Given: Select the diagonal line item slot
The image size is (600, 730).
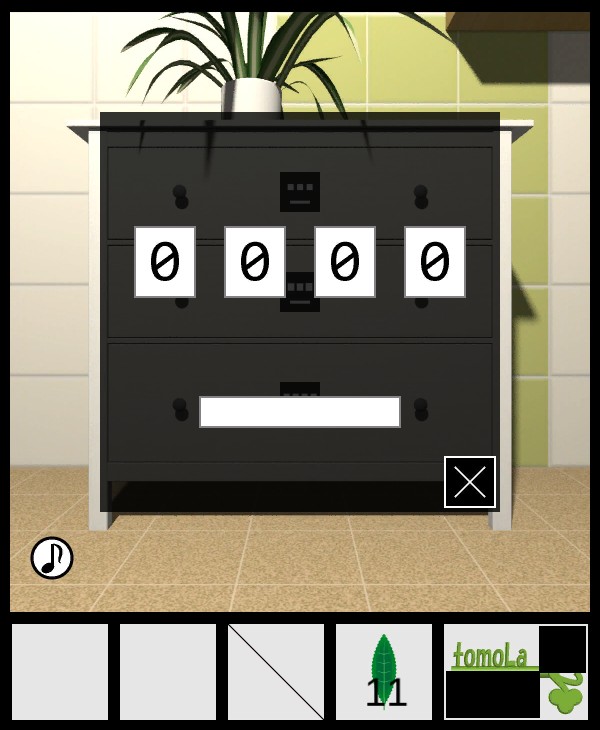Looking at the screenshot, I should tap(276, 672).
